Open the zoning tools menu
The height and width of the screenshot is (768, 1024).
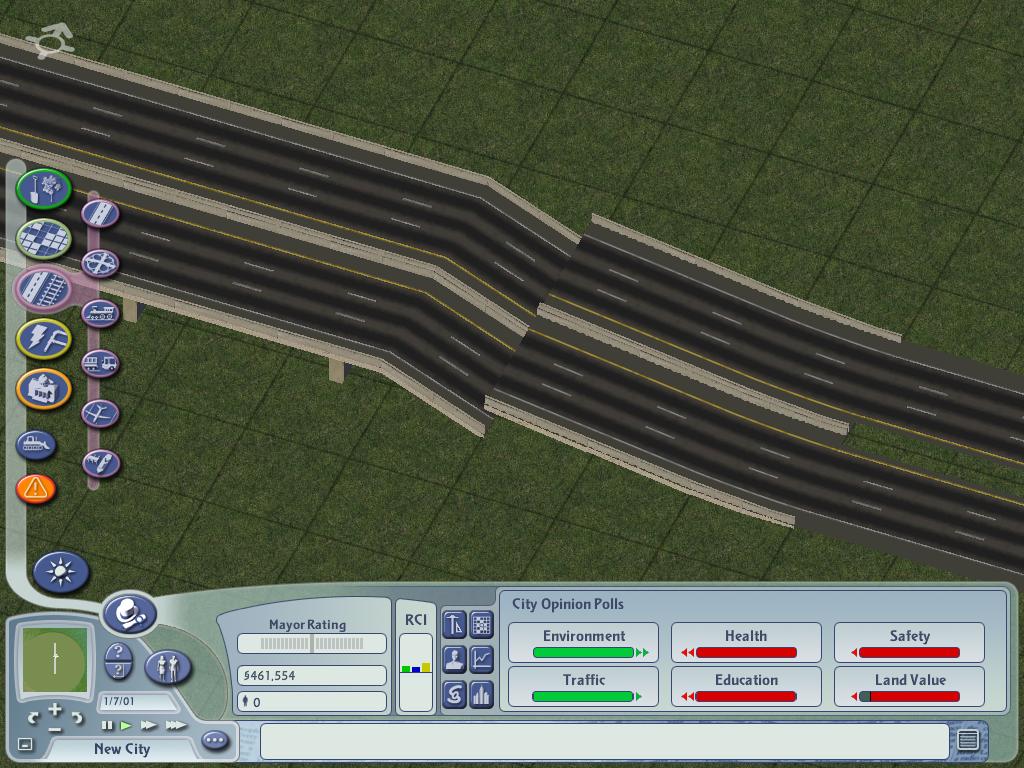43,238
